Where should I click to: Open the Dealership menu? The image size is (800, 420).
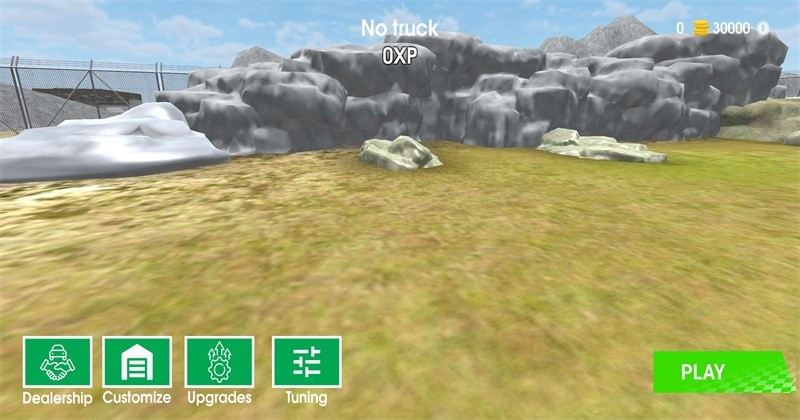[58, 362]
